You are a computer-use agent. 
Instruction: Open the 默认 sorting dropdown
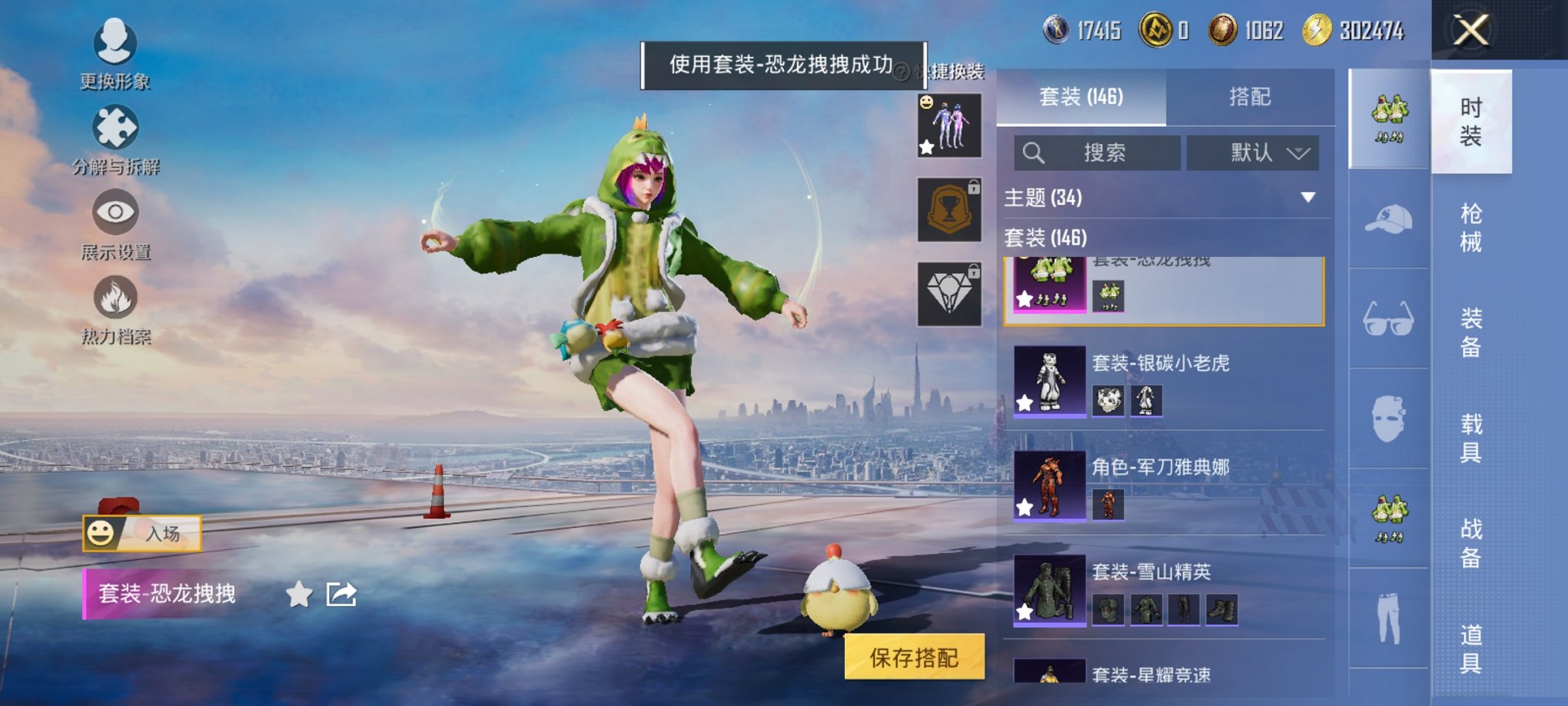1252,153
